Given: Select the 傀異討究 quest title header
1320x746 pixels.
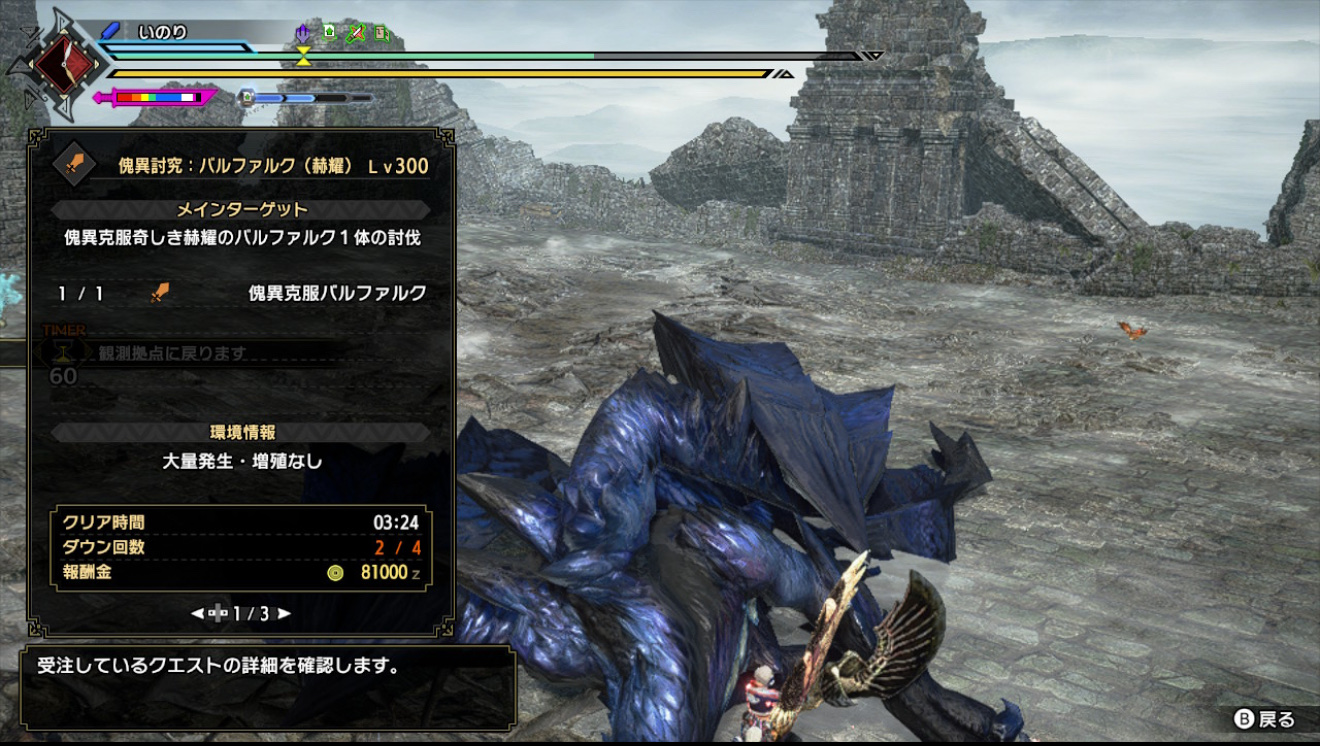Looking at the screenshot, I should [x=273, y=165].
